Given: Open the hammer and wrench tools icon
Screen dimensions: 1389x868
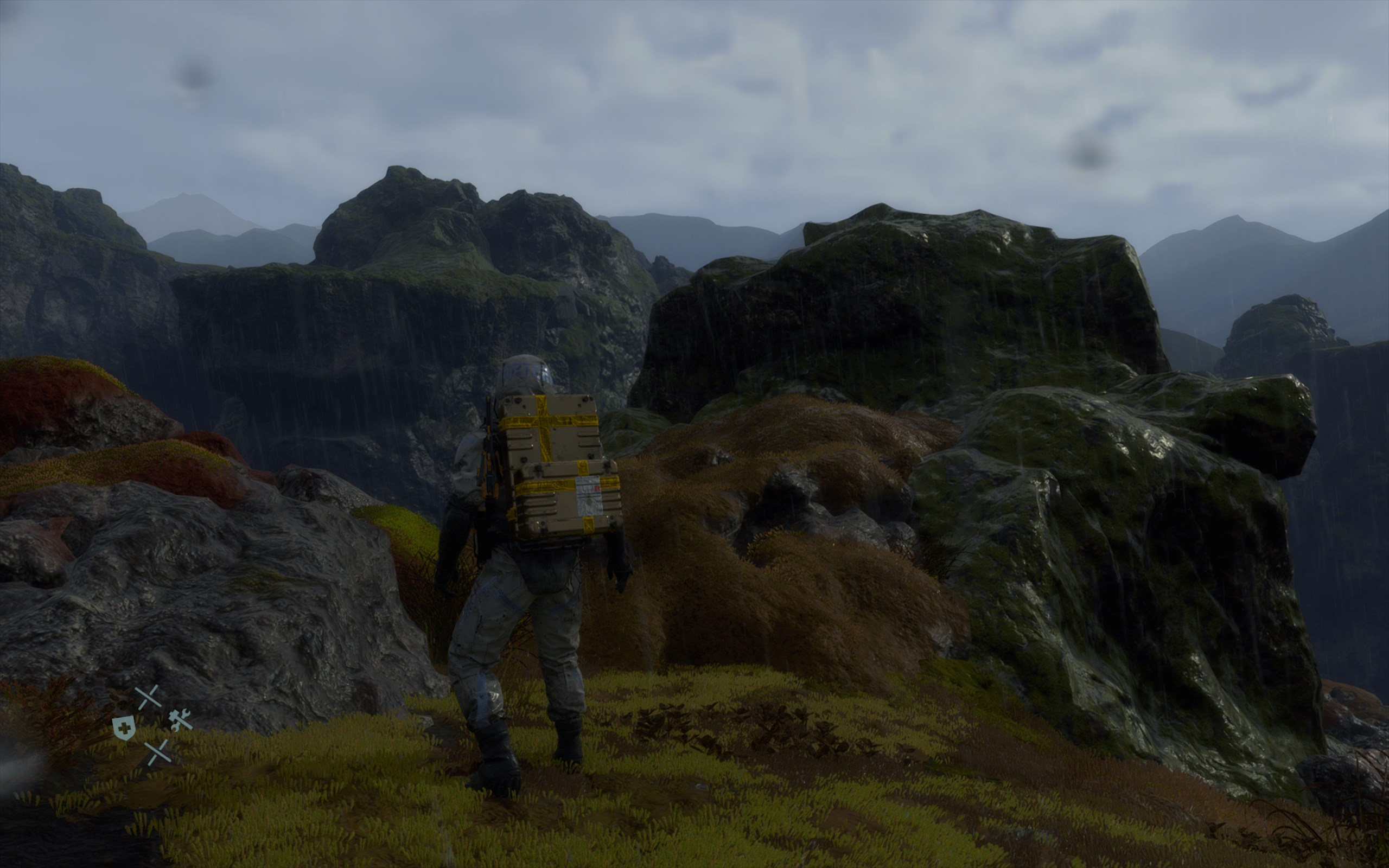Looking at the screenshot, I should click(x=180, y=719).
